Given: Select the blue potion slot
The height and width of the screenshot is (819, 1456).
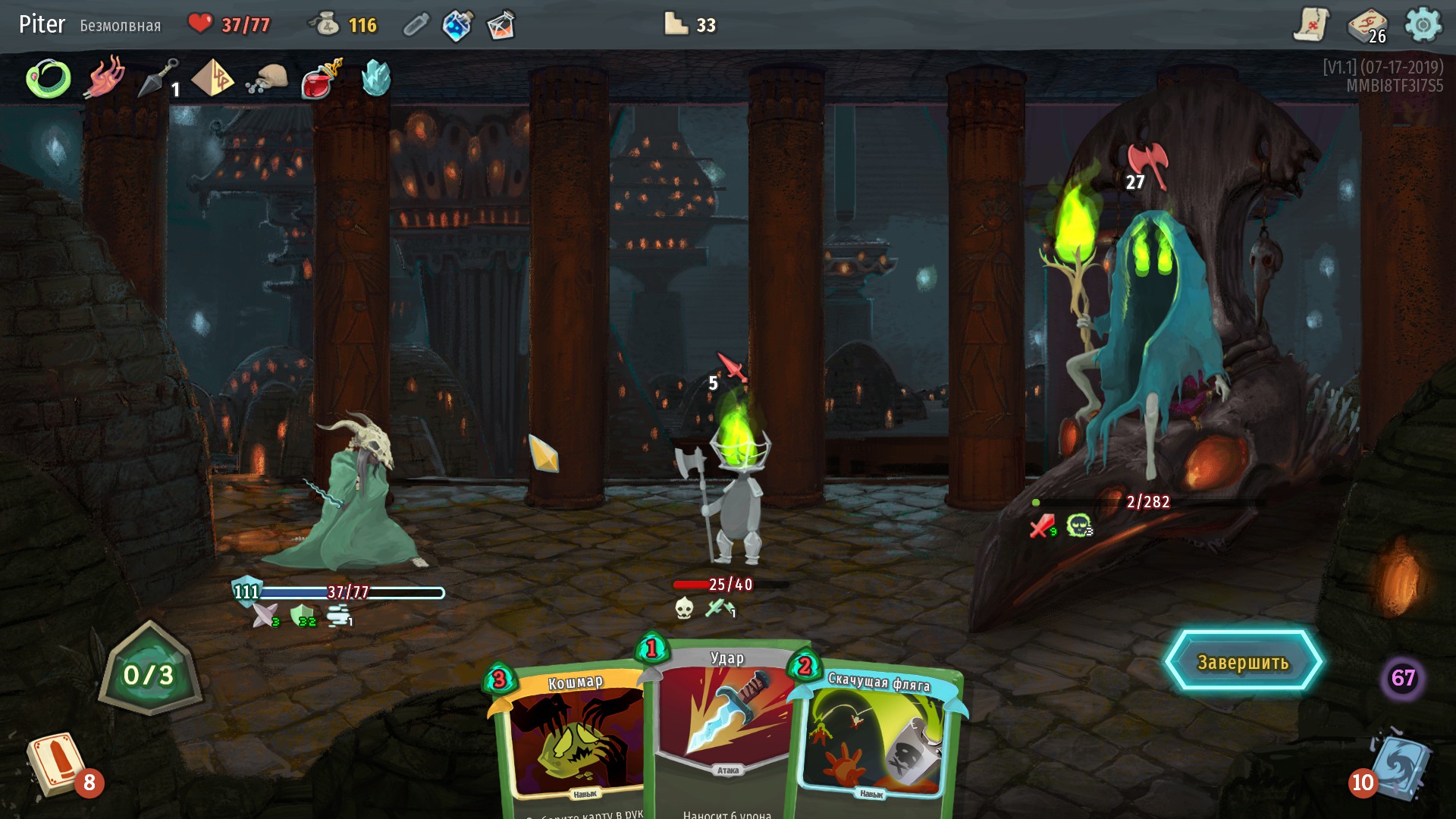Looking at the screenshot, I should (x=458, y=25).
